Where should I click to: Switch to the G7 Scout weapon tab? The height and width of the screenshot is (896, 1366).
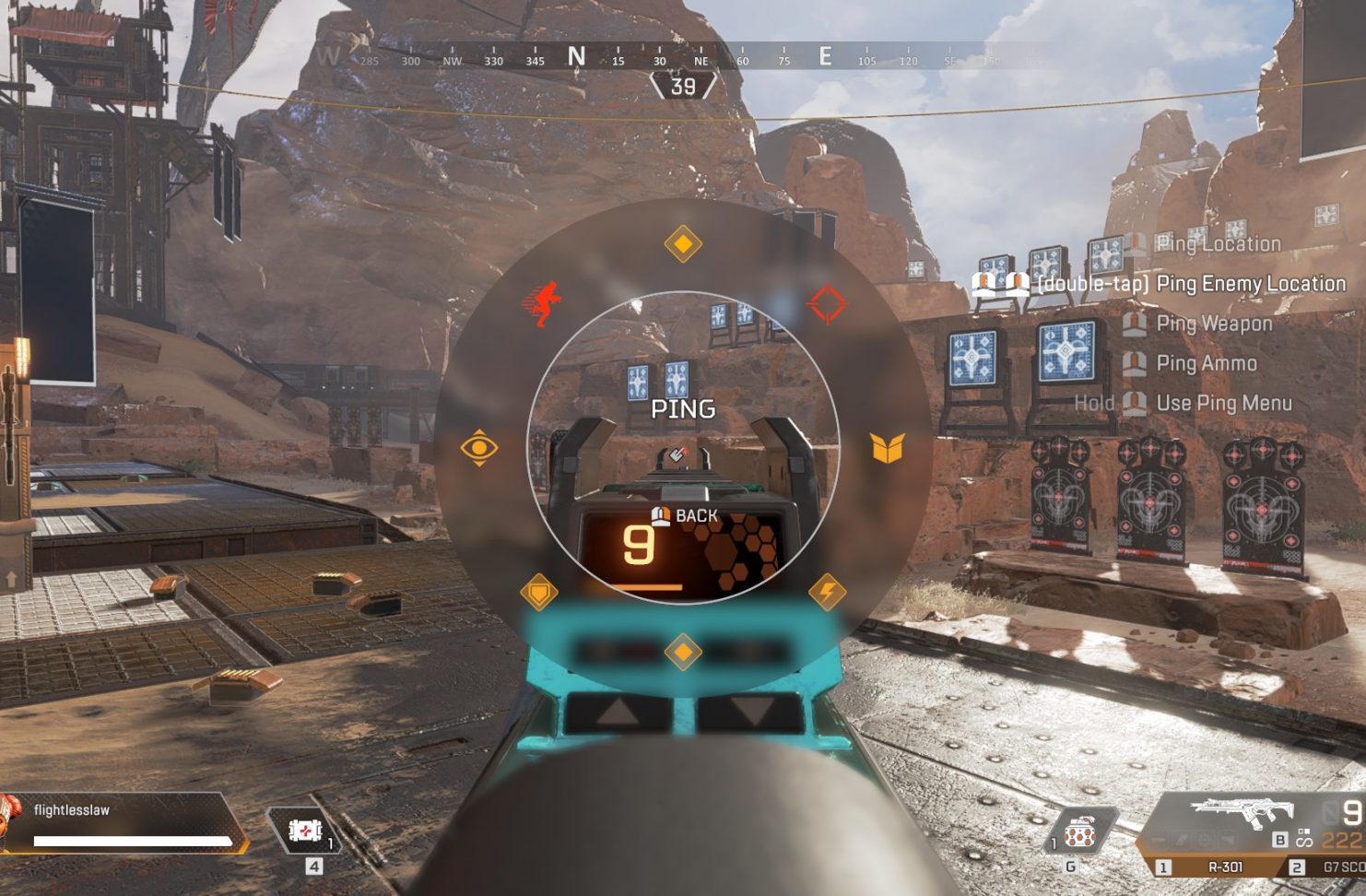tap(1327, 867)
